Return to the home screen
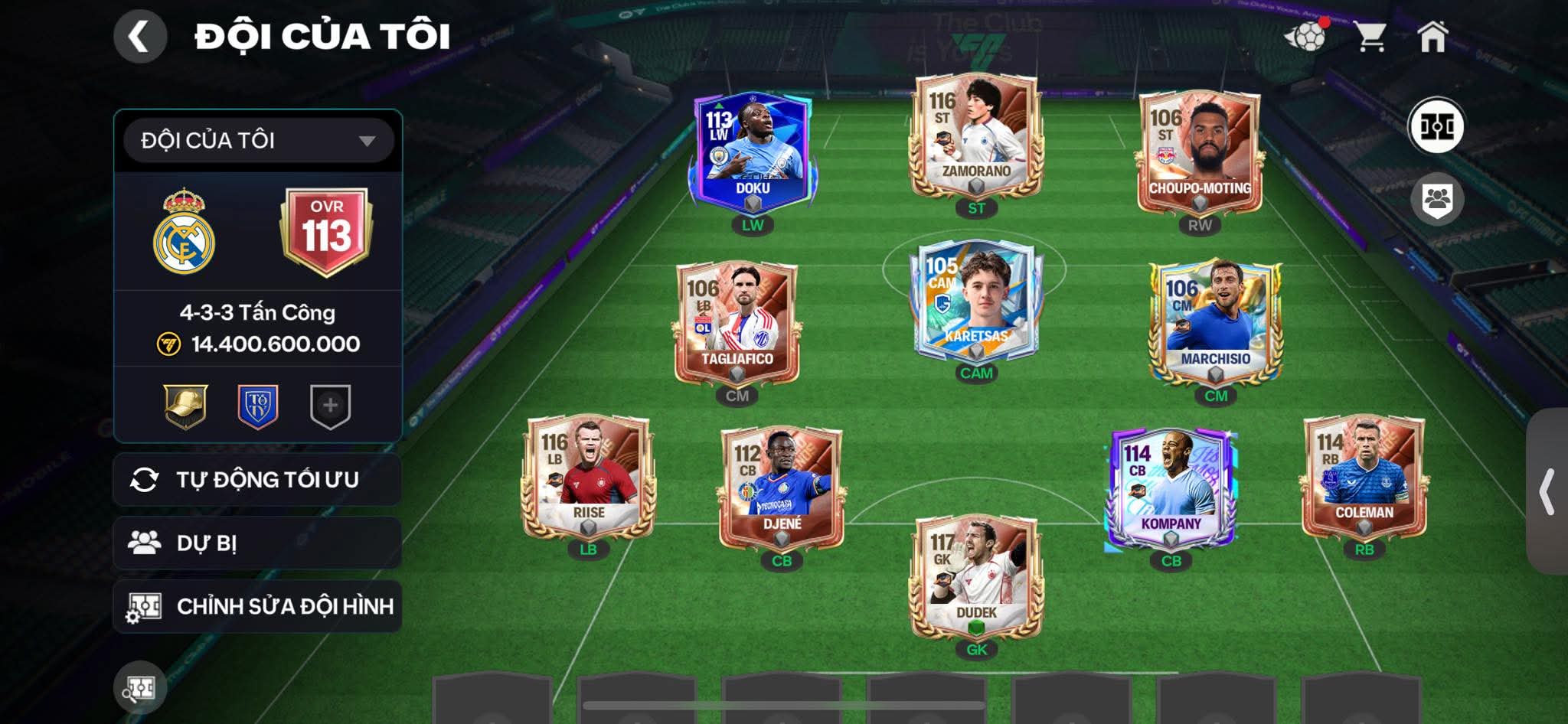Image resolution: width=1568 pixels, height=724 pixels. click(1432, 36)
